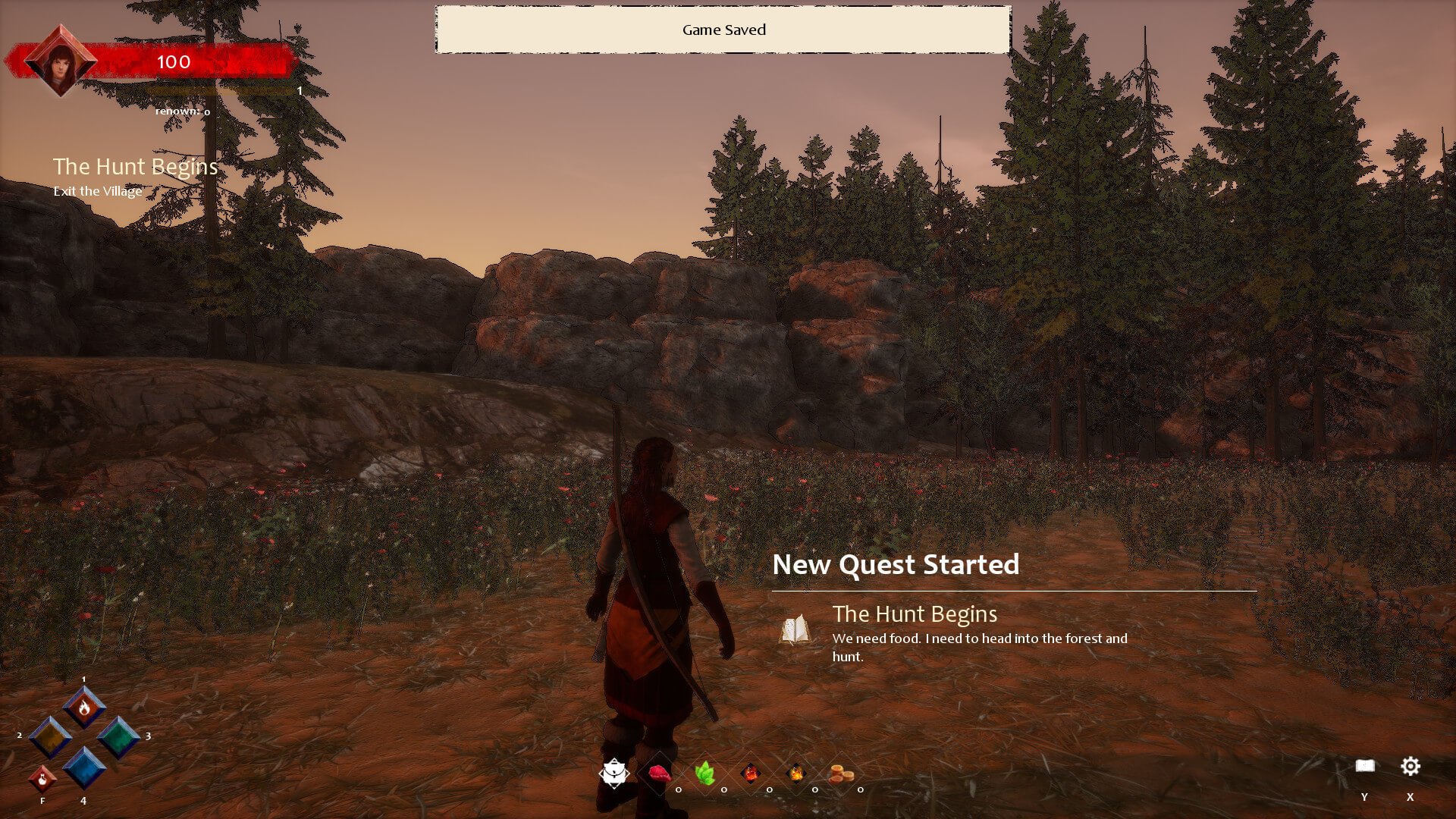
Task: Click the New Quest Started book icon
Action: tap(795, 629)
